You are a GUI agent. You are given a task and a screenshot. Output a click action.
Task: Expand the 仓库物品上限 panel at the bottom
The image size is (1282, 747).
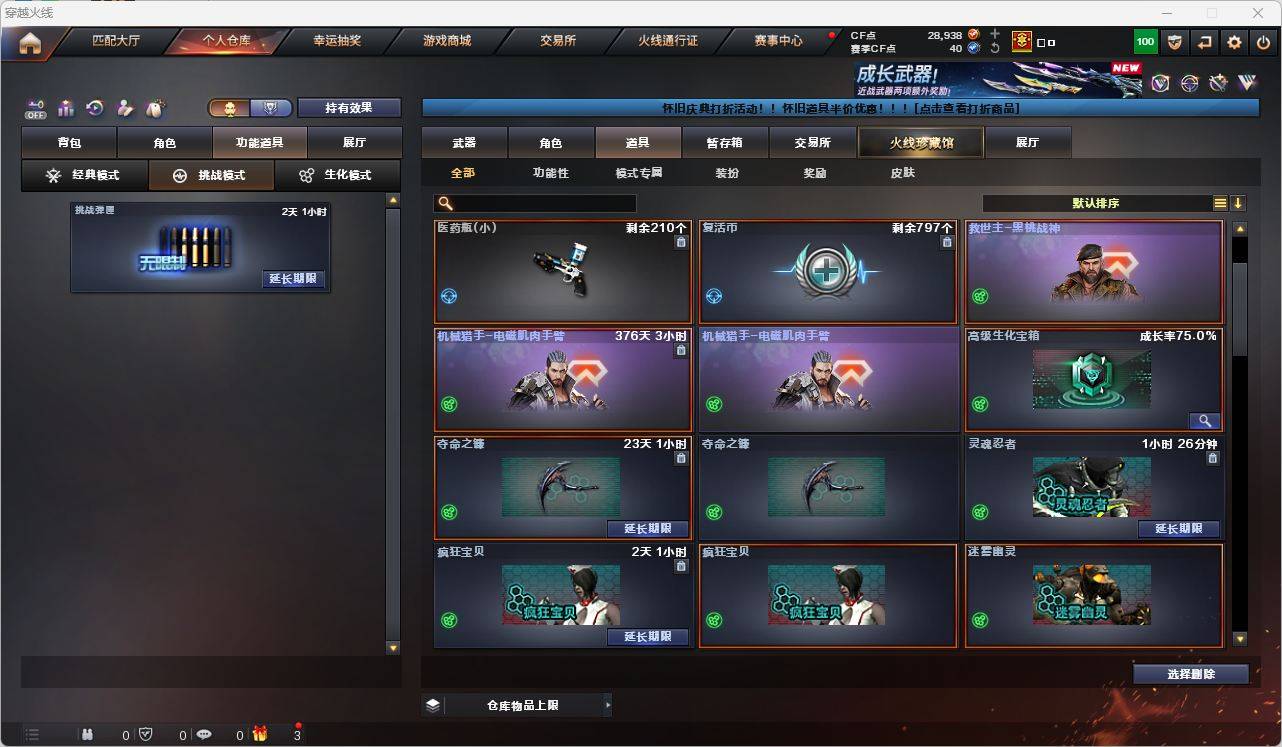[517, 705]
